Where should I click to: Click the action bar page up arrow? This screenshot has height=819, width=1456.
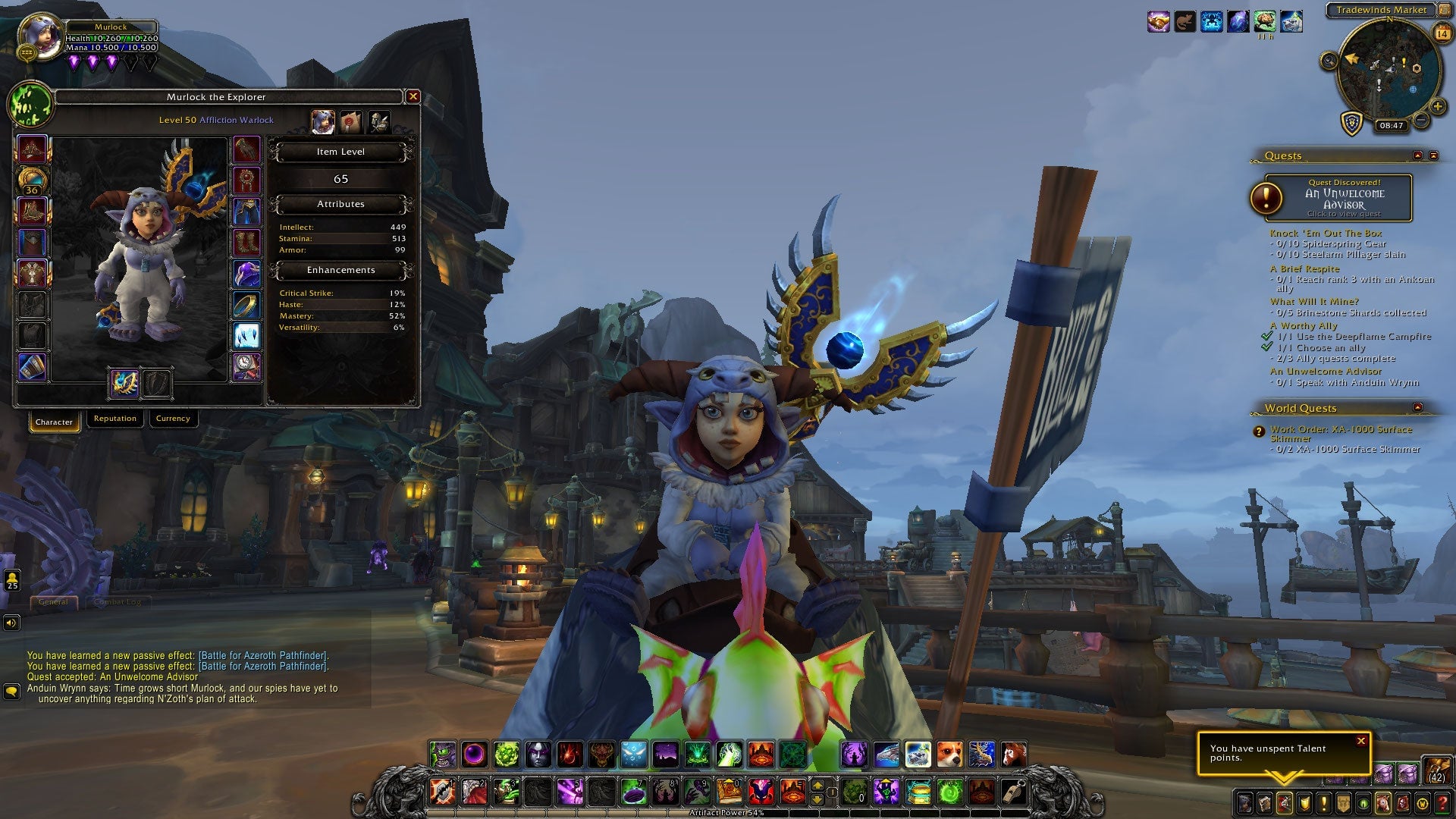click(817, 783)
